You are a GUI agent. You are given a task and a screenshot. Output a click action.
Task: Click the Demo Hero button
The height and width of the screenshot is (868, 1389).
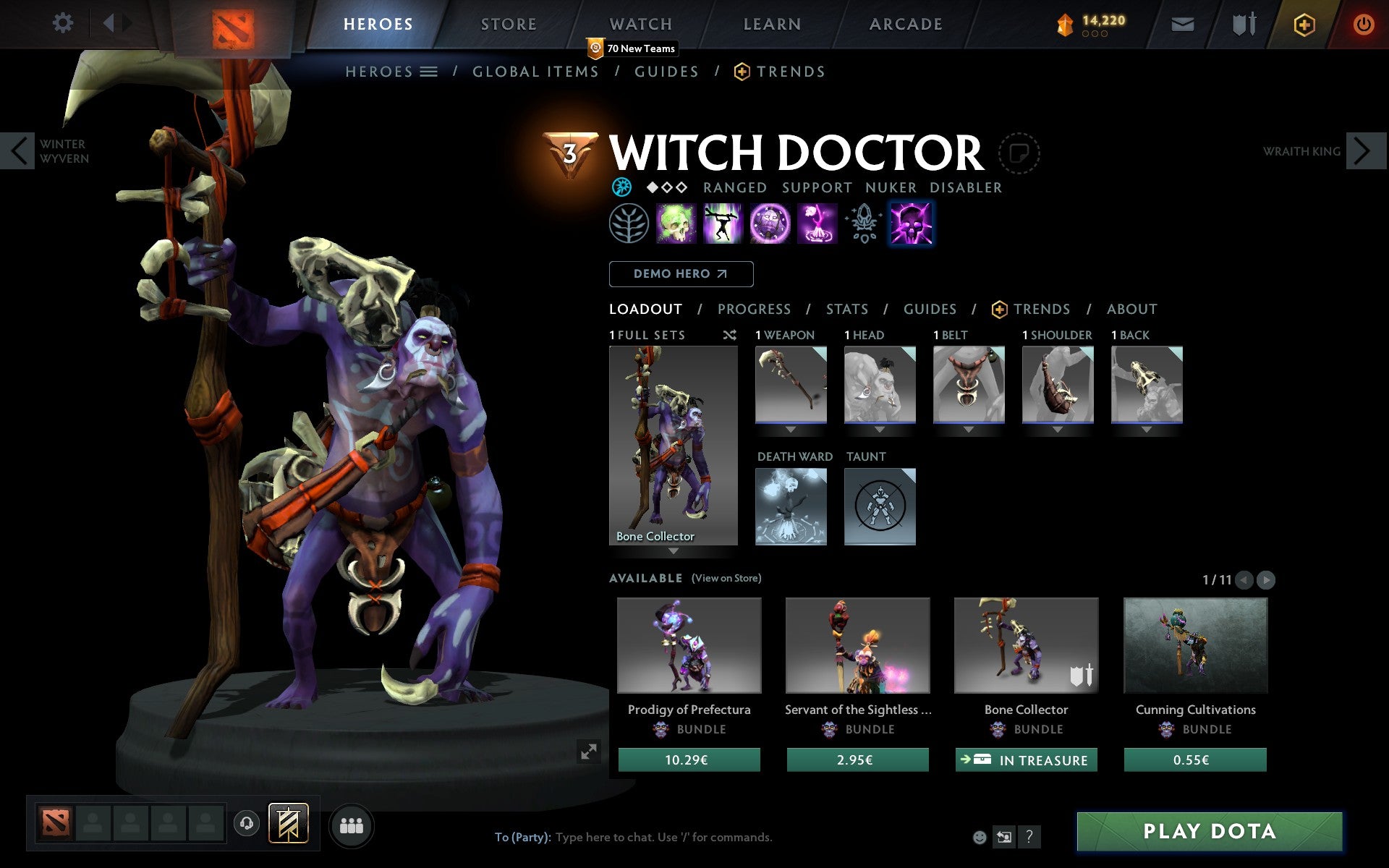point(681,274)
